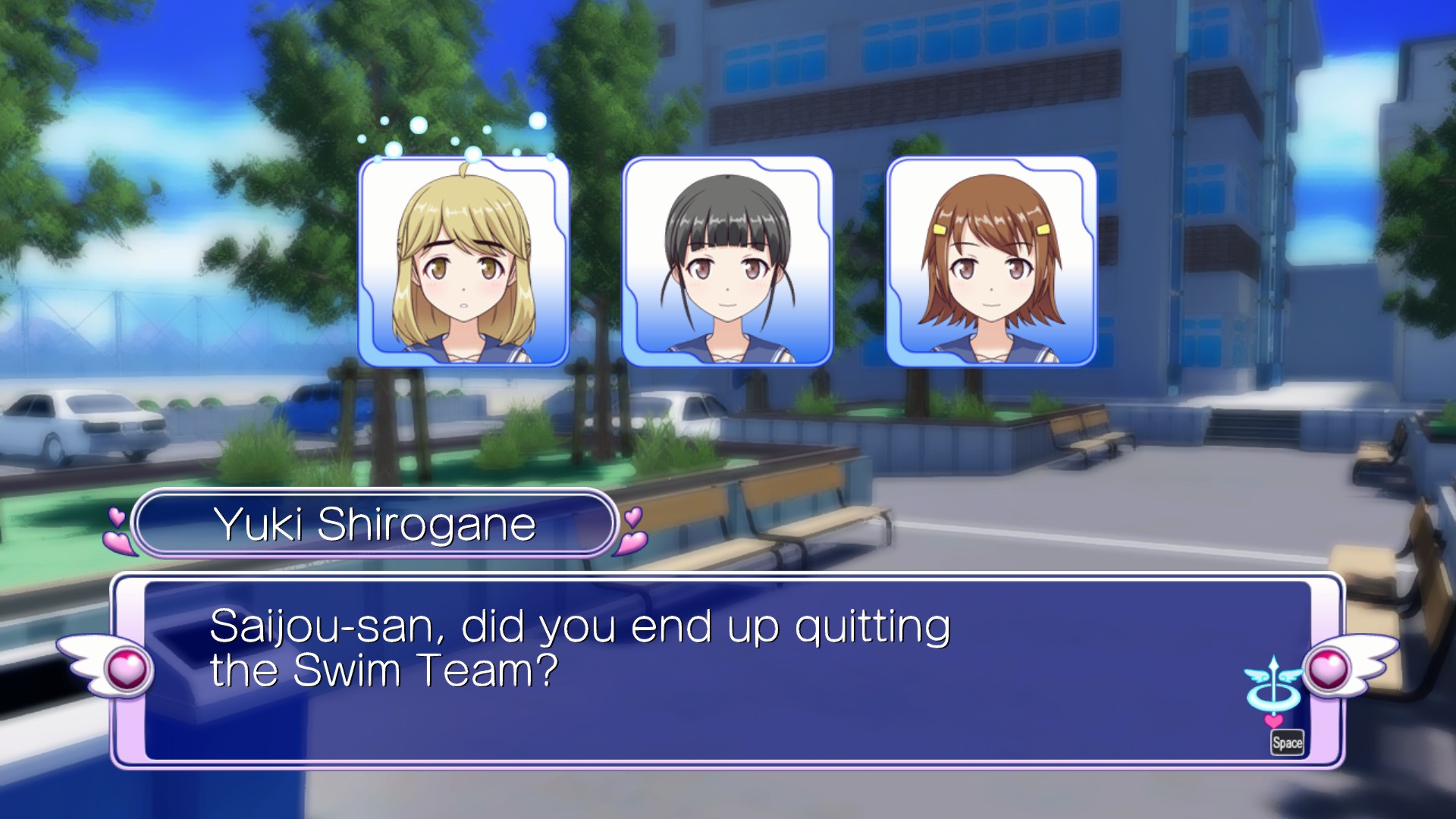This screenshot has width=1456, height=819.
Task: Advance the dialogue by clicking the text box
Action: click(x=726, y=670)
